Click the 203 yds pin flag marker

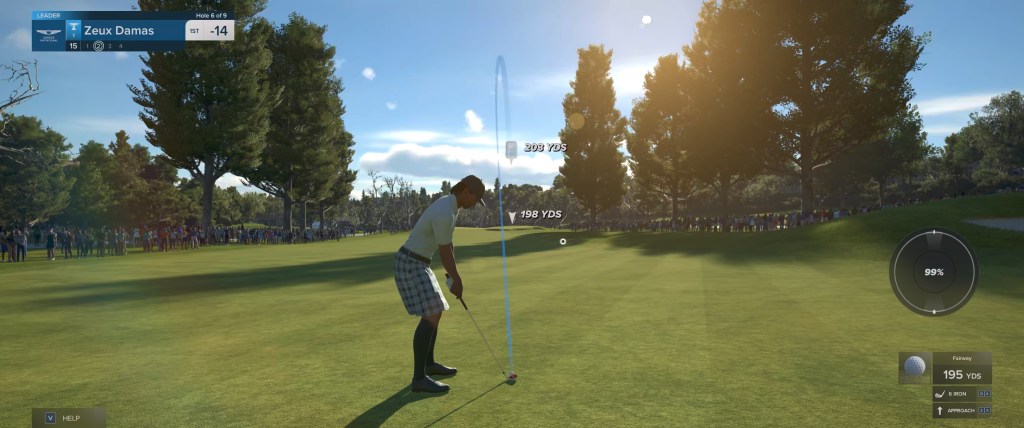click(510, 149)
